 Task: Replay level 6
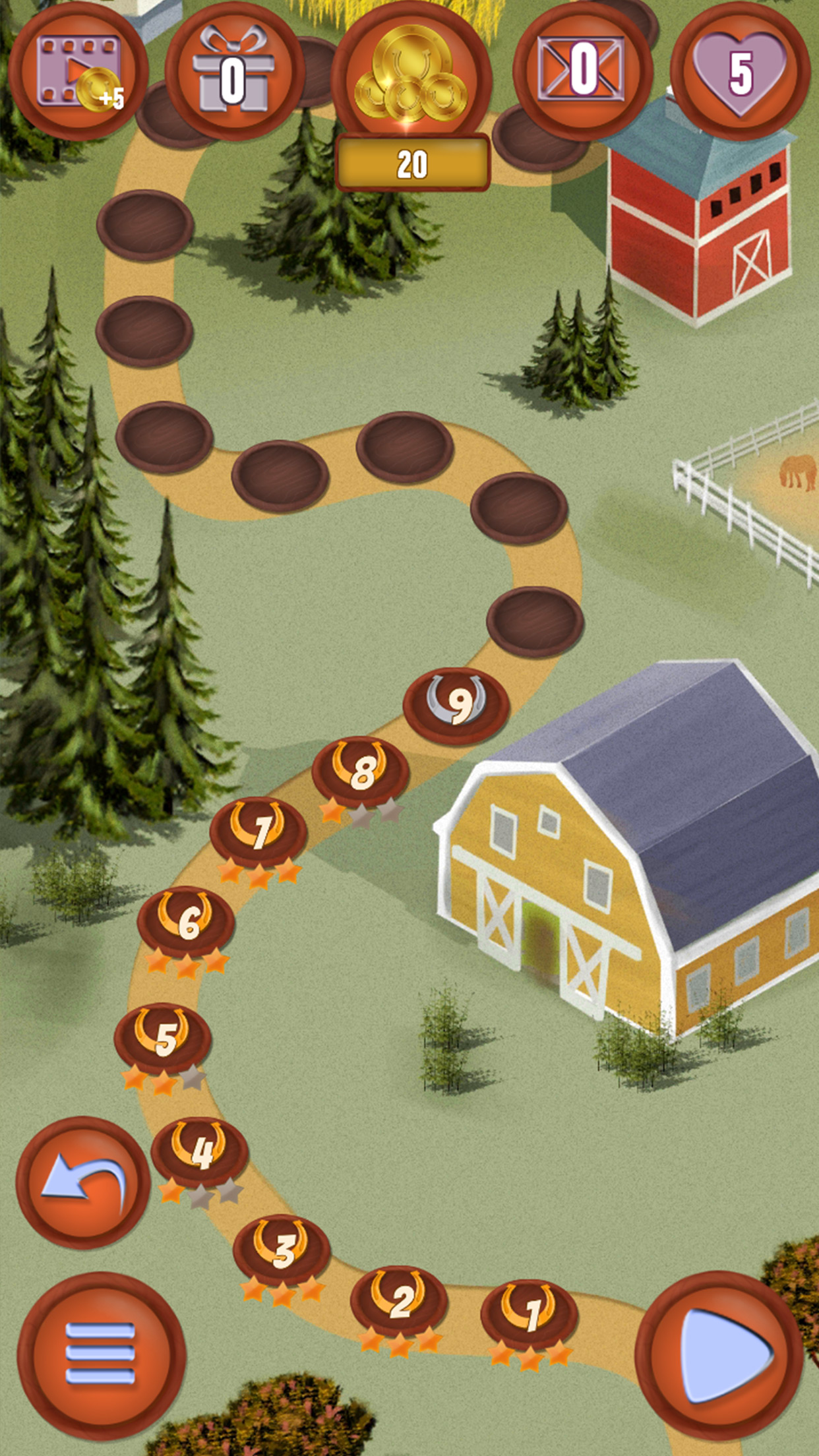186,921
